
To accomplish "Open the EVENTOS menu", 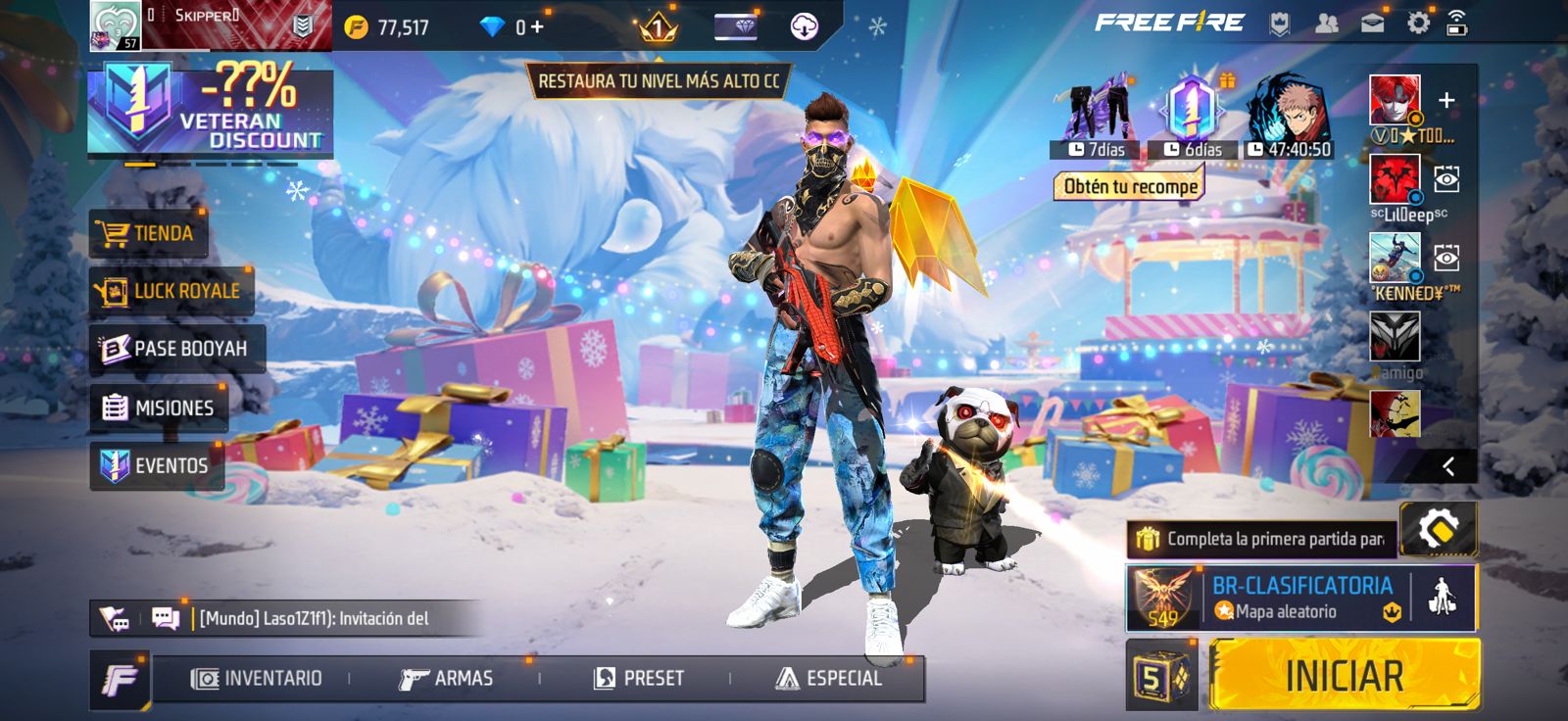I will [157, 465].
